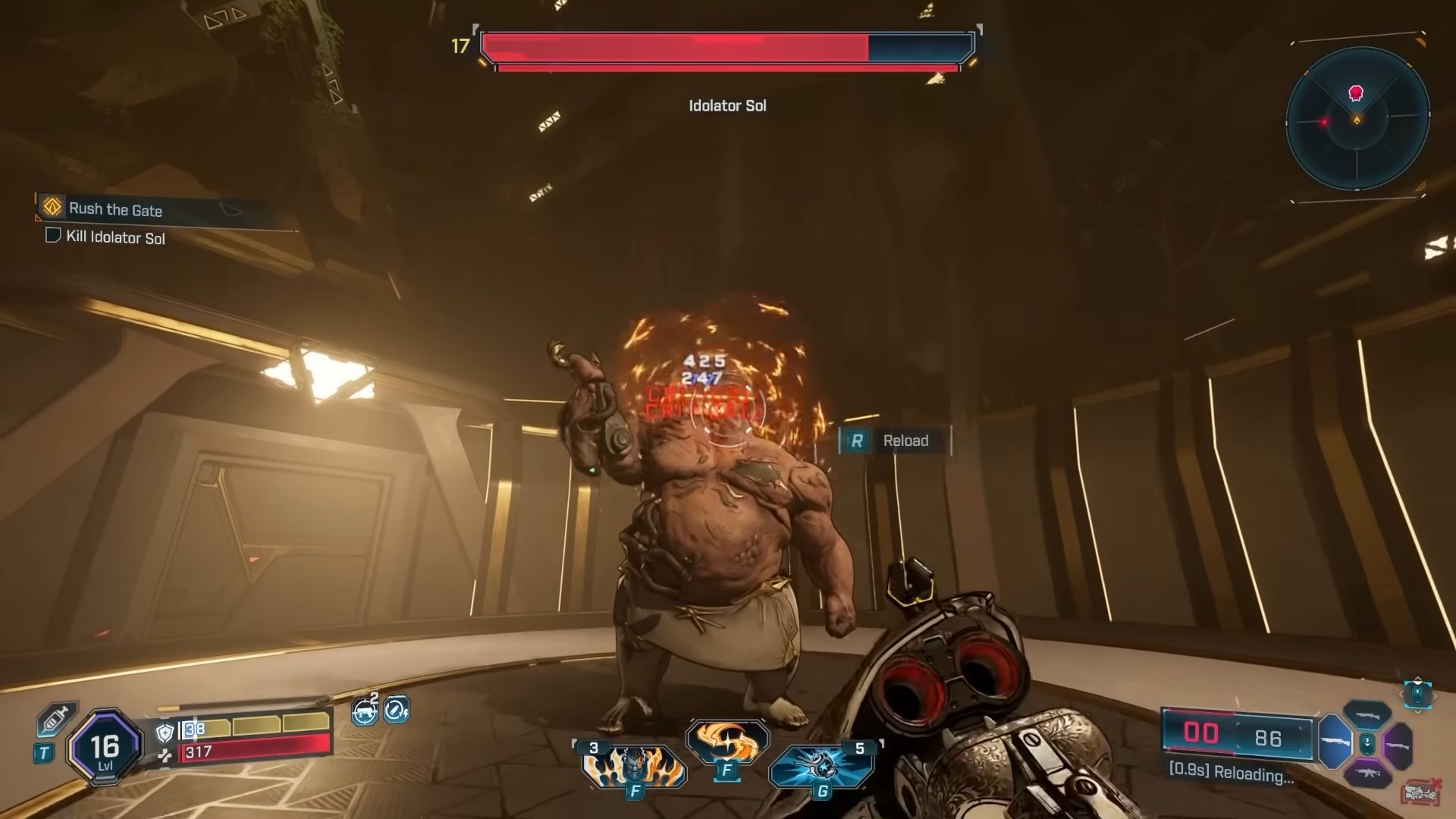The image size is (1456, 819).
Task: Click the minimap in the top right
Action: 1357,121
